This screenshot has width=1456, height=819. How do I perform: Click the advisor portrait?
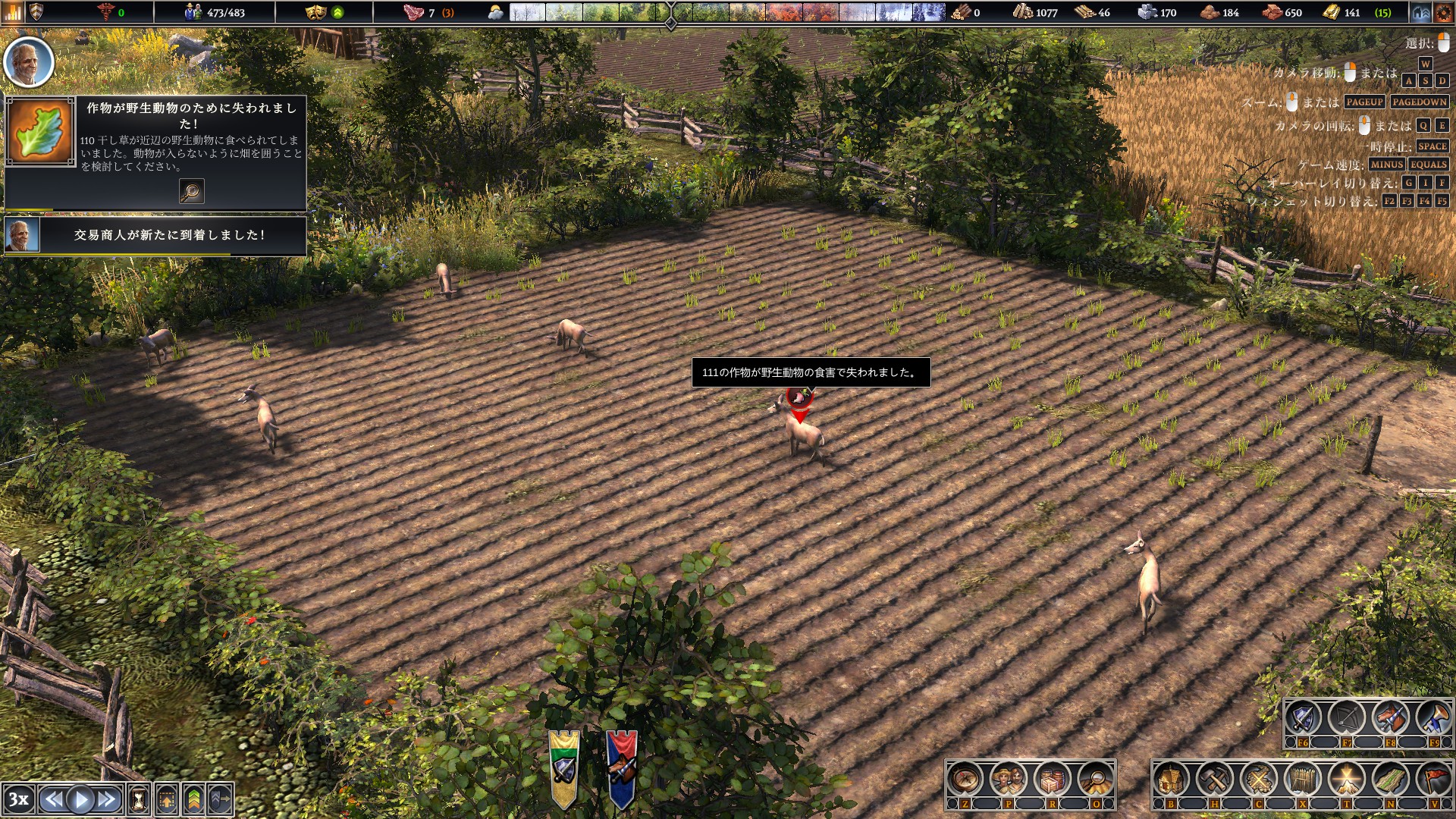click(29, 62)
